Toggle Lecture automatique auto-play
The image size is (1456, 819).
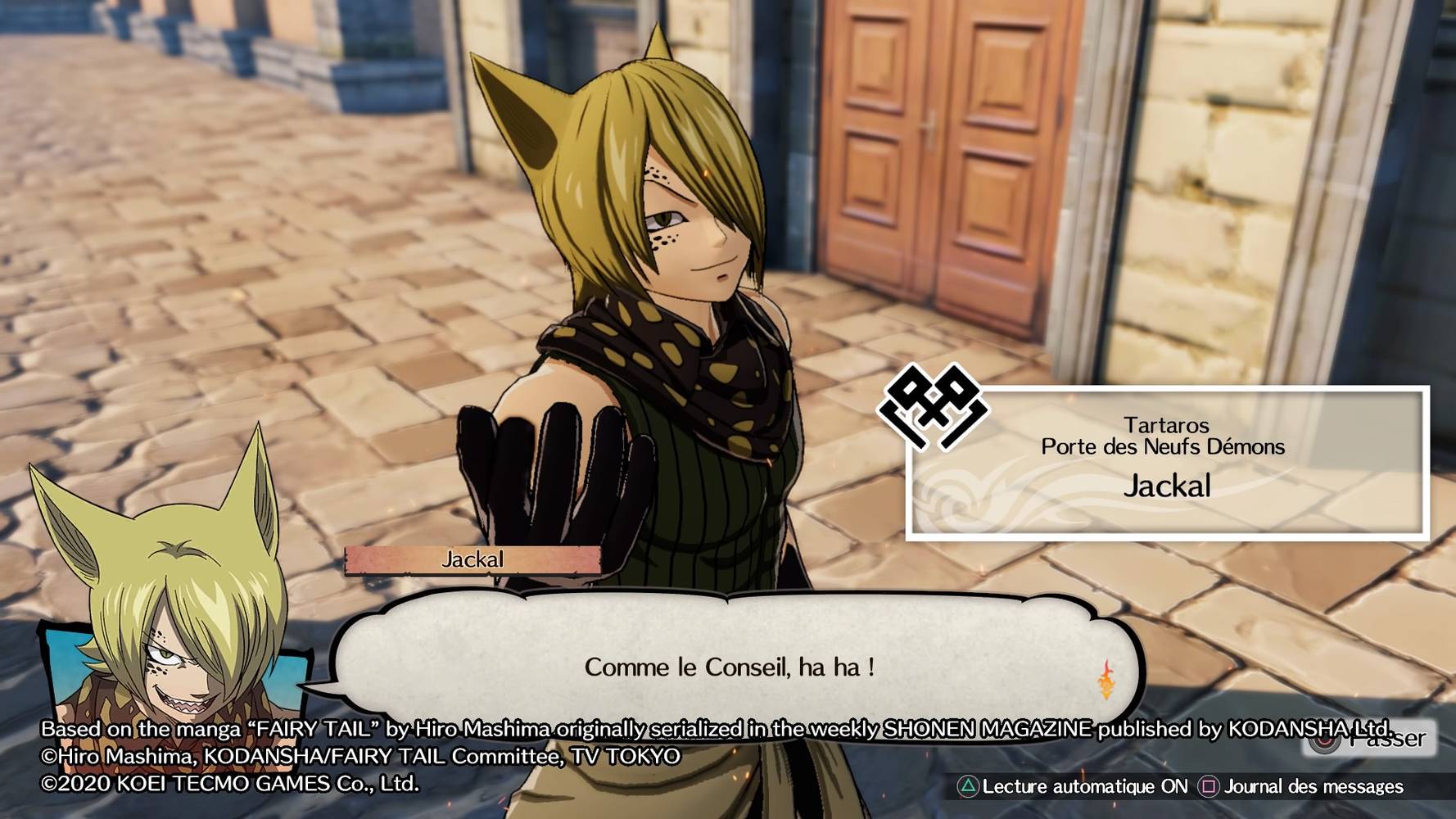[1074, 787]
